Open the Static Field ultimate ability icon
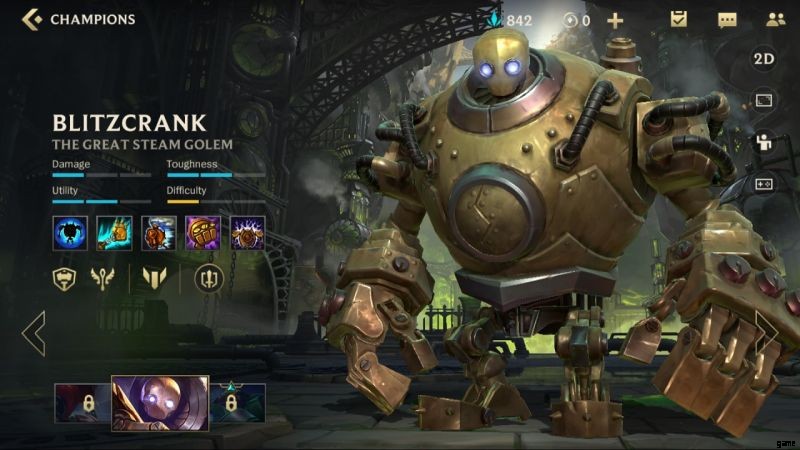The height and width of the screenshot is (450, 800). [x=247, y=233]
